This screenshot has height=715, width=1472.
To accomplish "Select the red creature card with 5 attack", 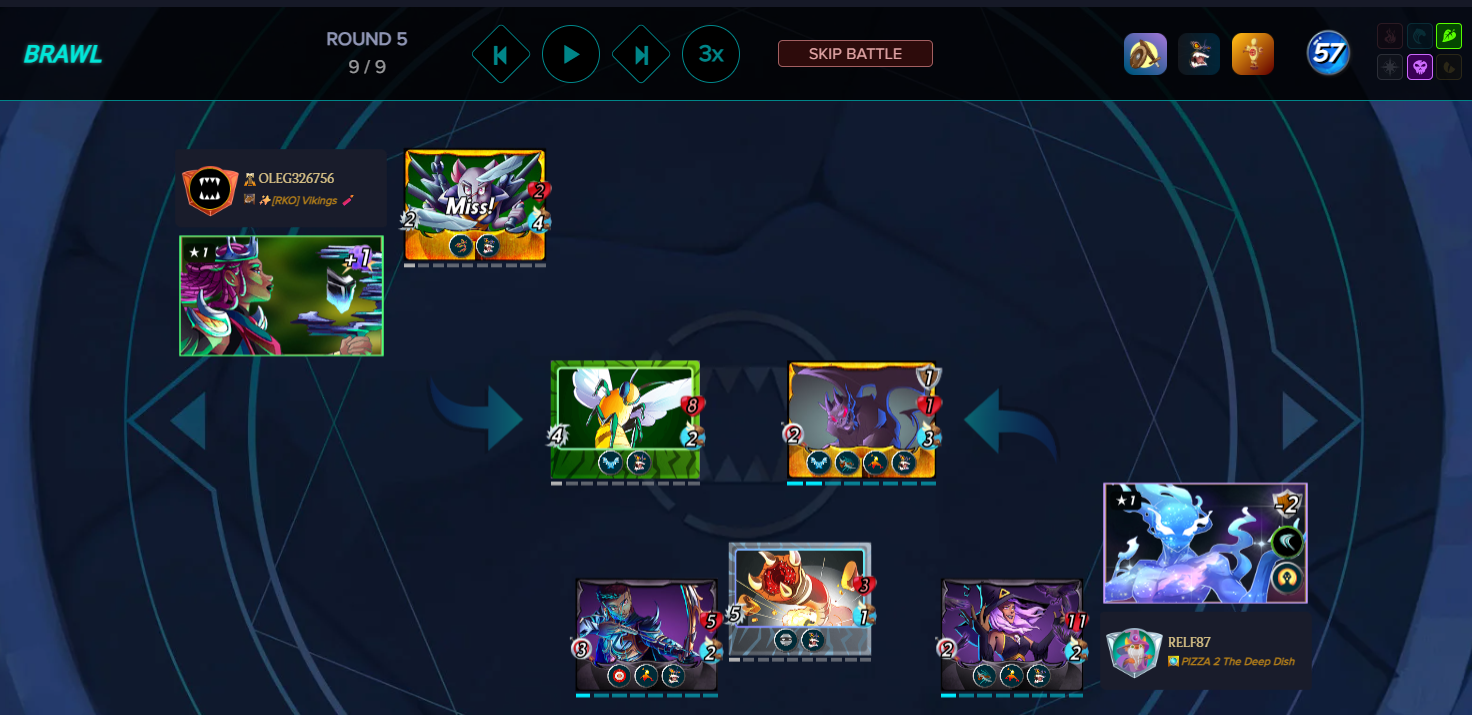I will 800,598.
